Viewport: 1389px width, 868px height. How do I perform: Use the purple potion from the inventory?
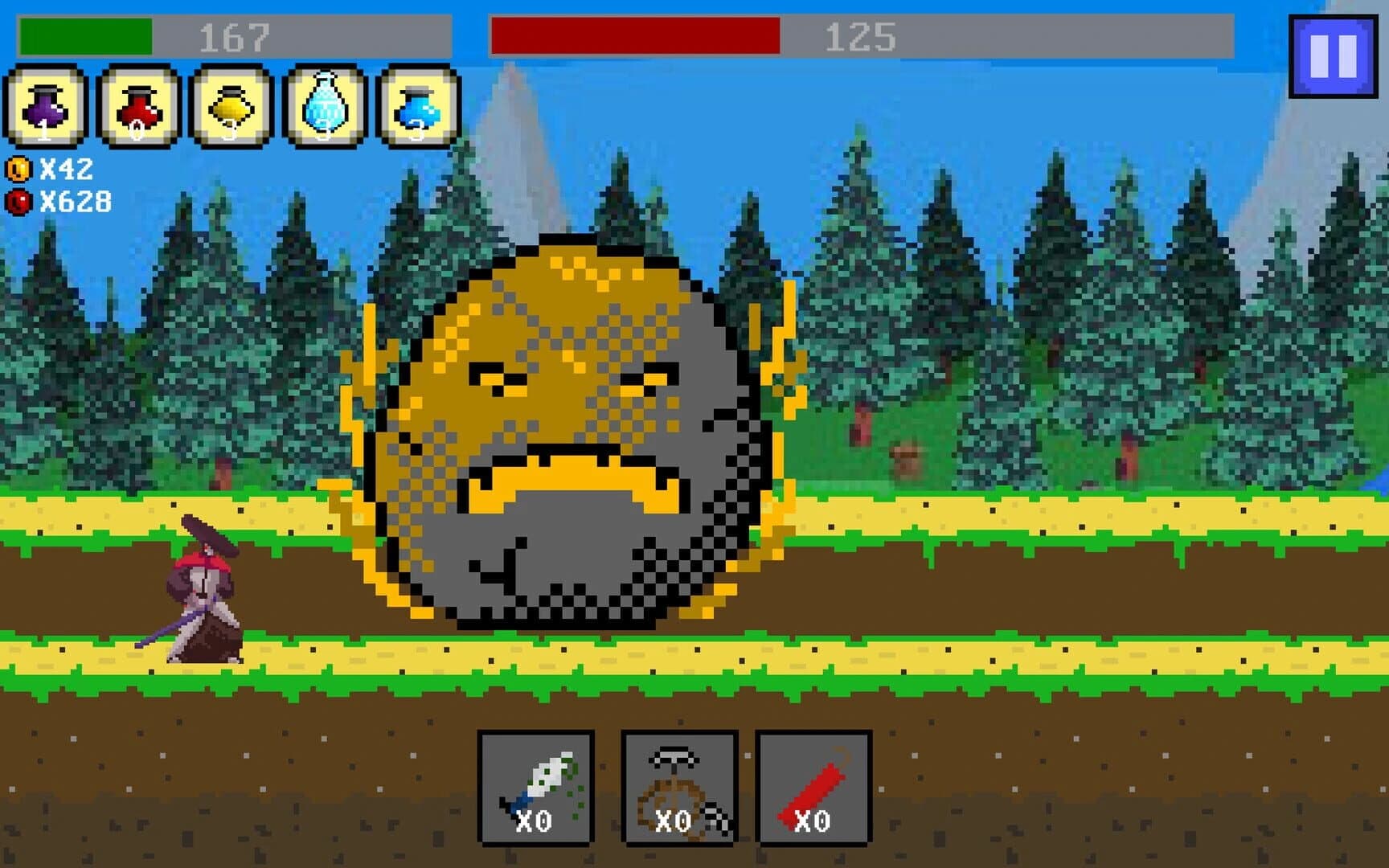point(46,108)
